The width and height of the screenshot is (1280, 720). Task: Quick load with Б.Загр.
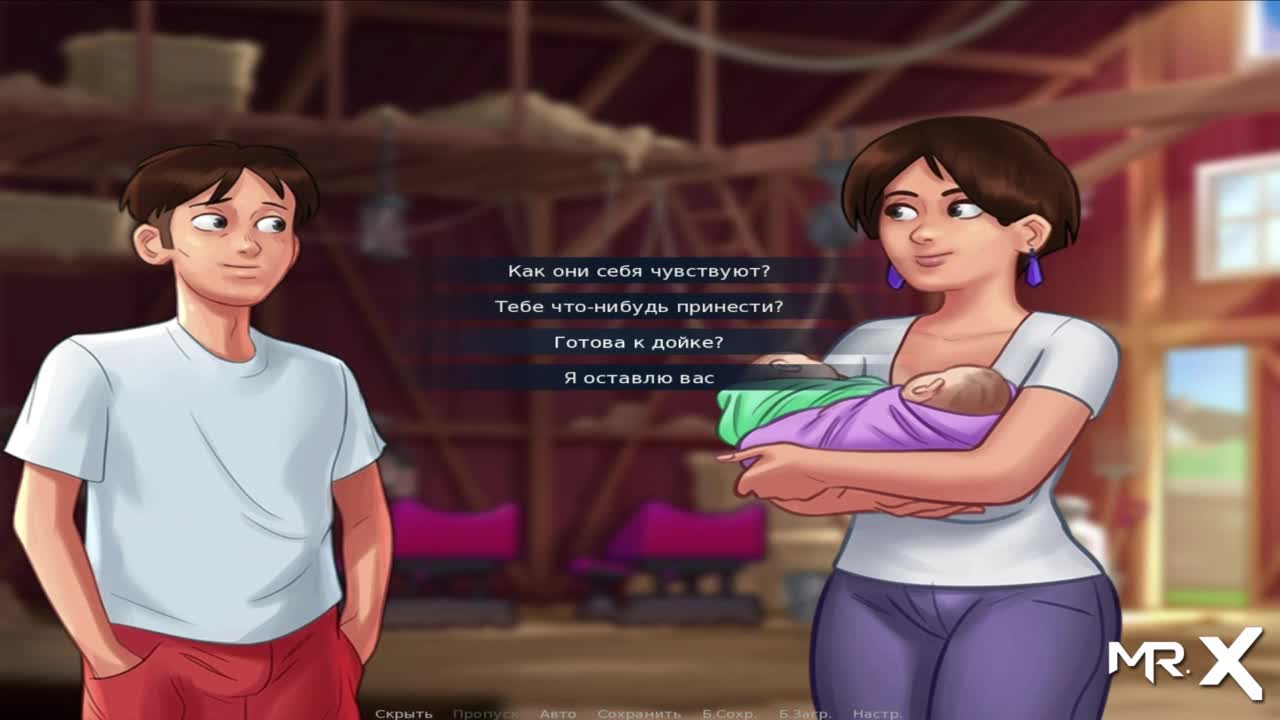click(x=804, y=713)
